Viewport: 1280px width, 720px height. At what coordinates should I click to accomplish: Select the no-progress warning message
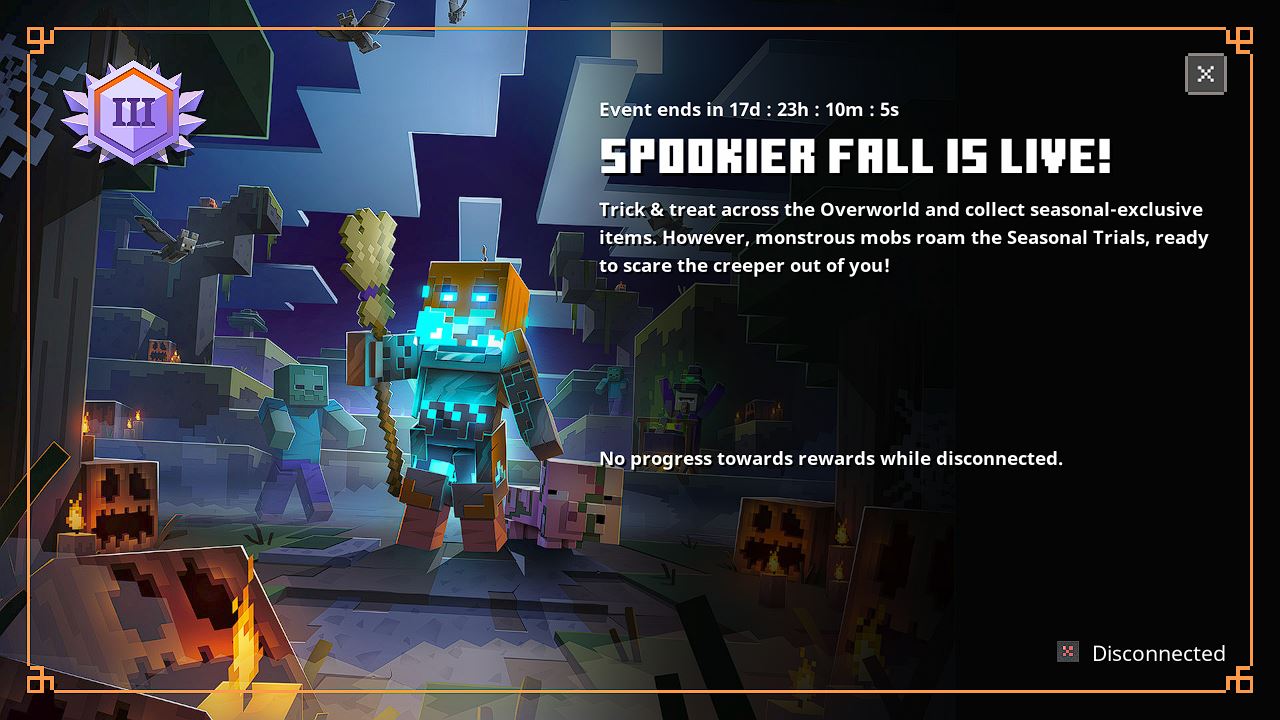[830, 458]
